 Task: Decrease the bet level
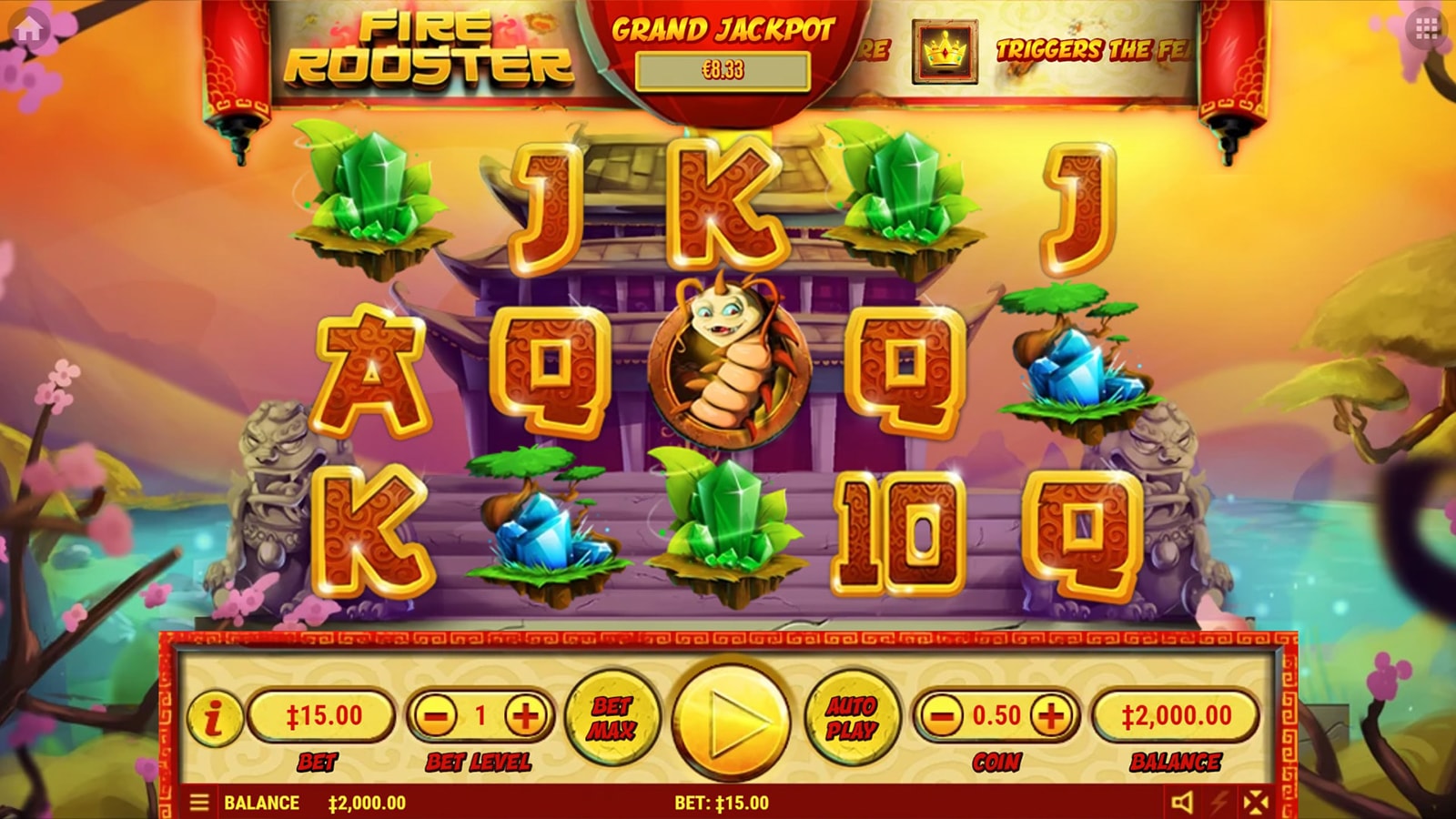click(436, 716)
